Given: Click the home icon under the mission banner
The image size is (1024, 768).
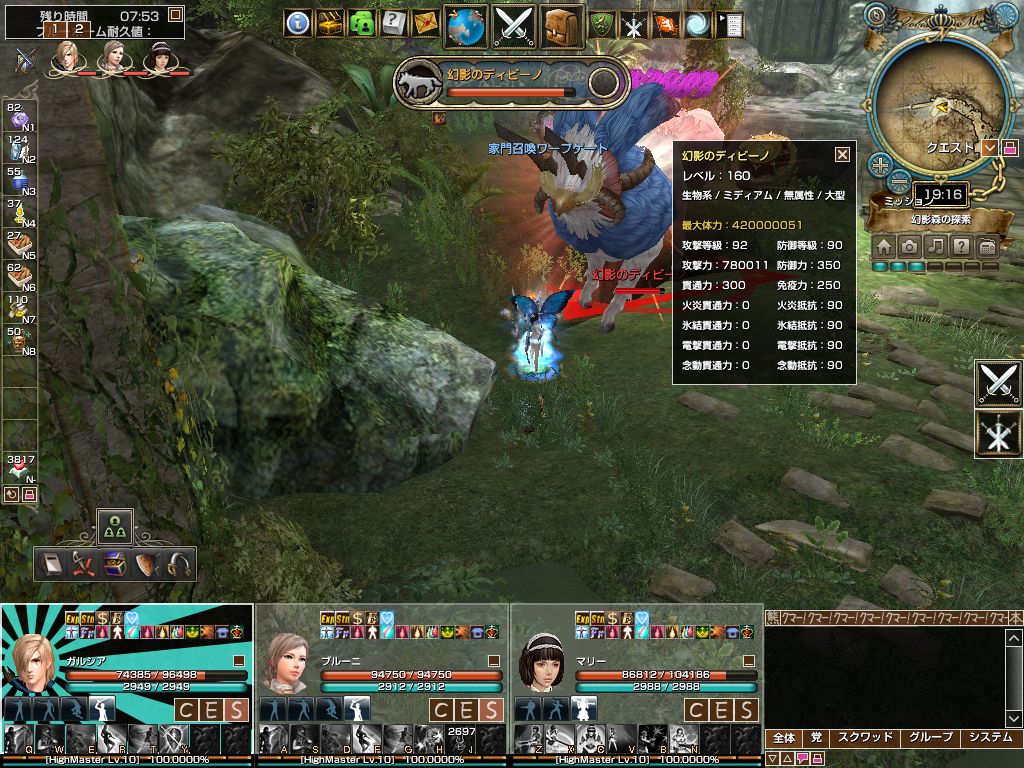Looking at the screenshot, I should [884, 246].
